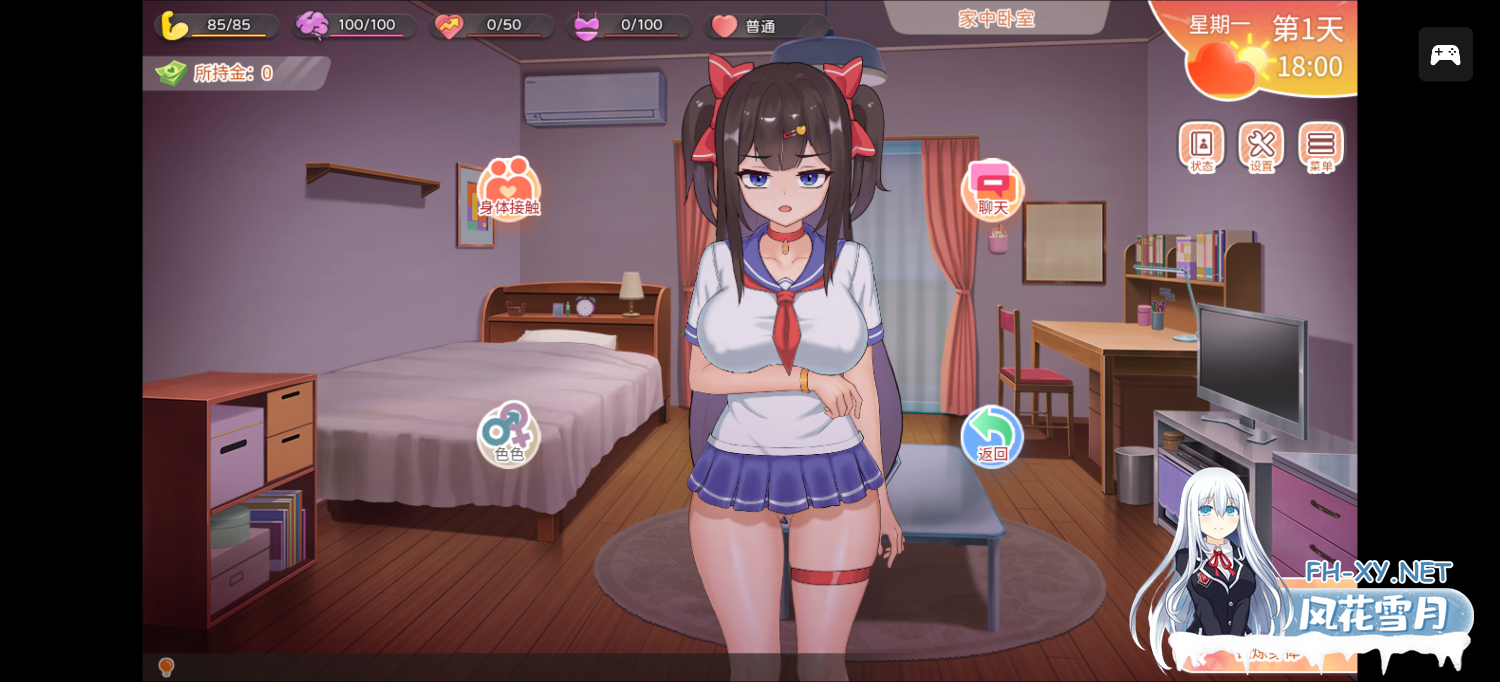Open the 状态 status panel
Viewport: 1500px width, 682px height.
click(x=1201, y=147)
